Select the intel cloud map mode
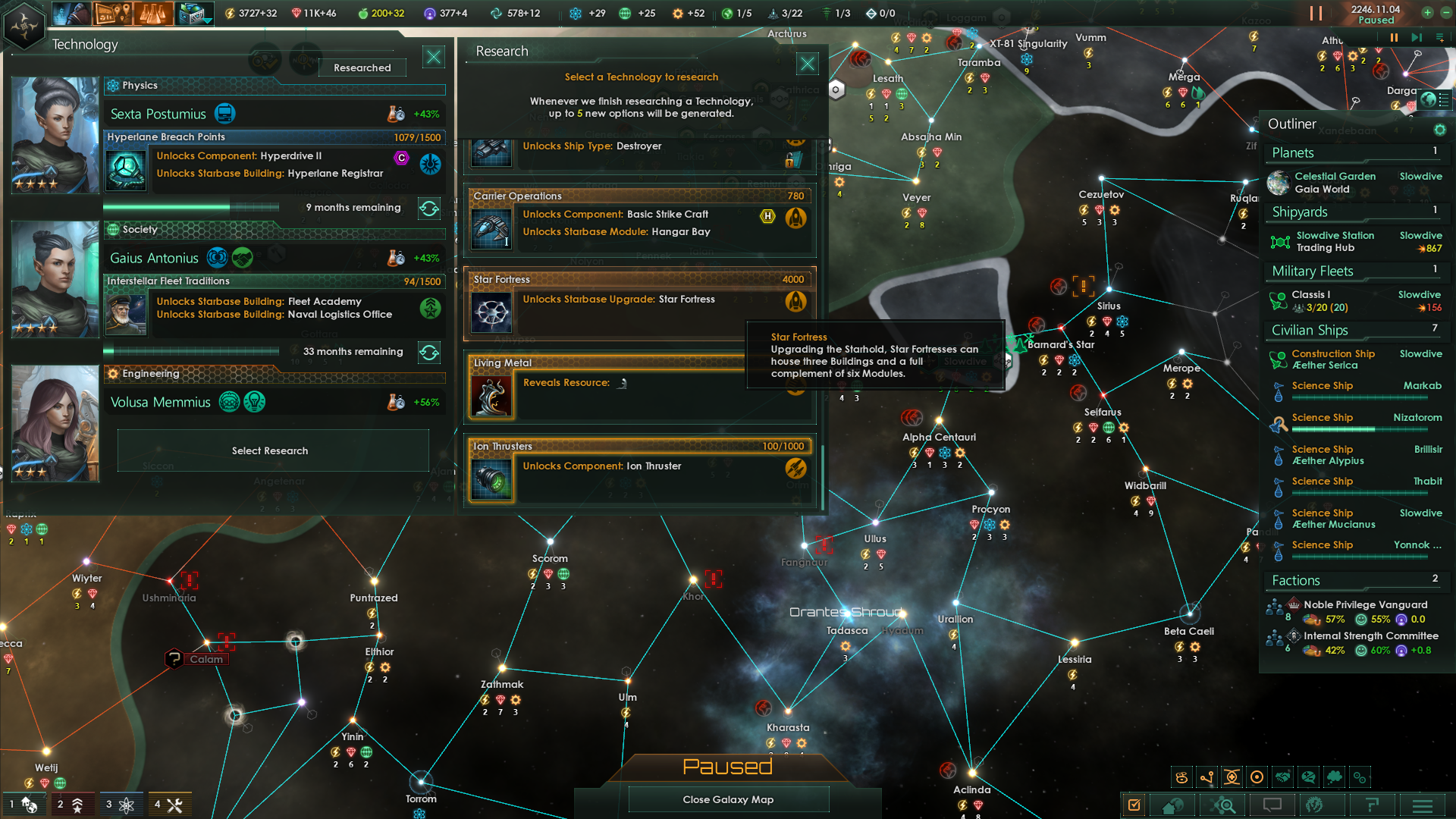This screenshot has height=819, width=1456. click(1334, 777)
